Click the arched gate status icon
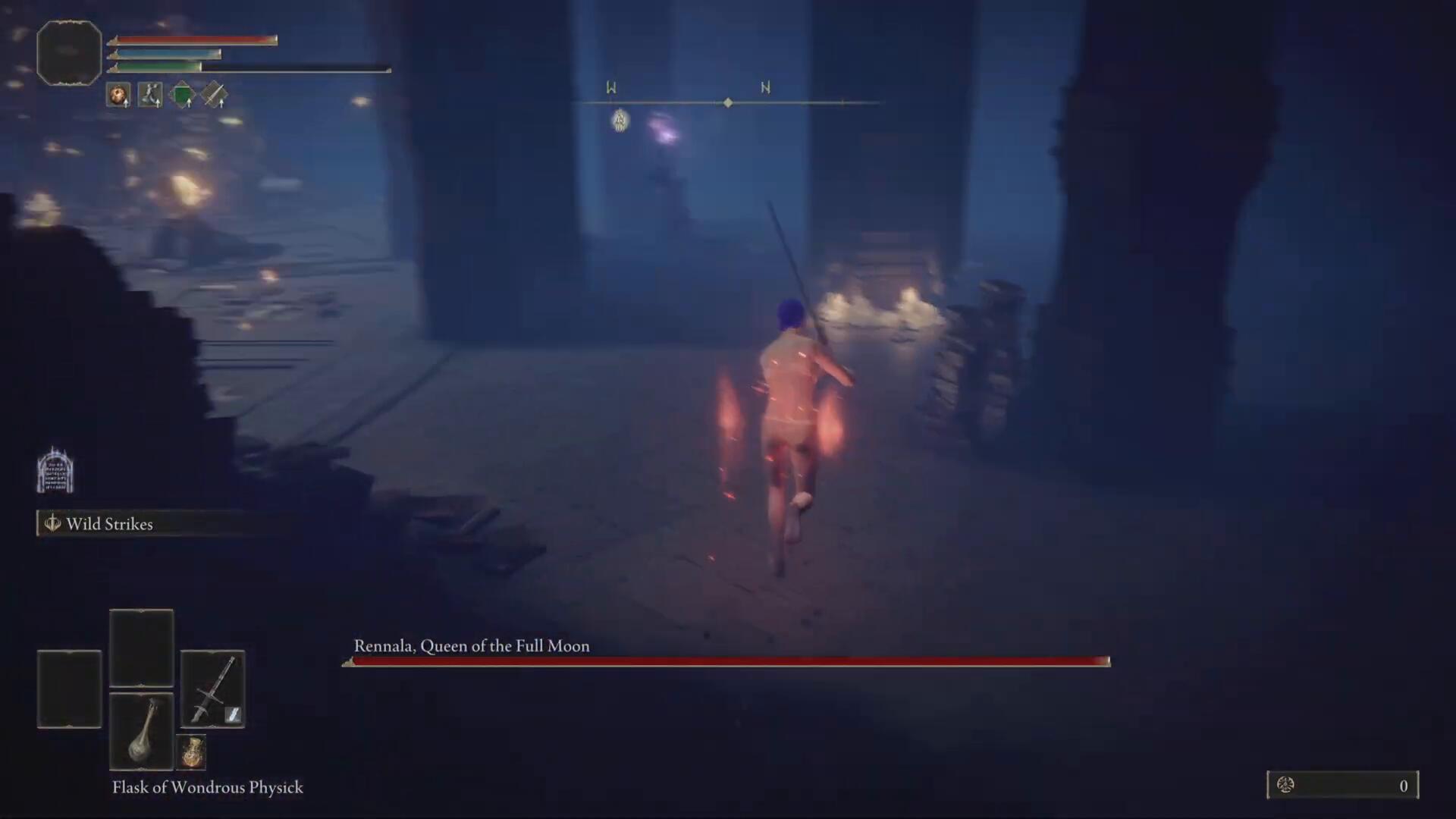 (x=55, y=470)
